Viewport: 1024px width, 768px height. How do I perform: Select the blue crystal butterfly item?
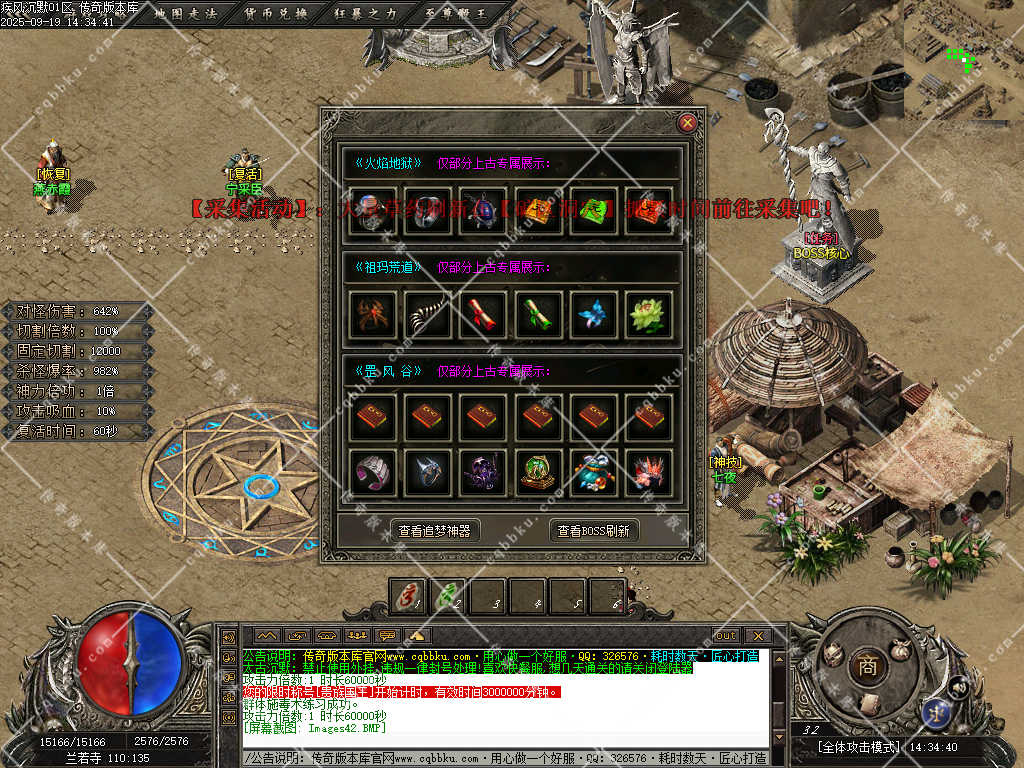(594, 315)
